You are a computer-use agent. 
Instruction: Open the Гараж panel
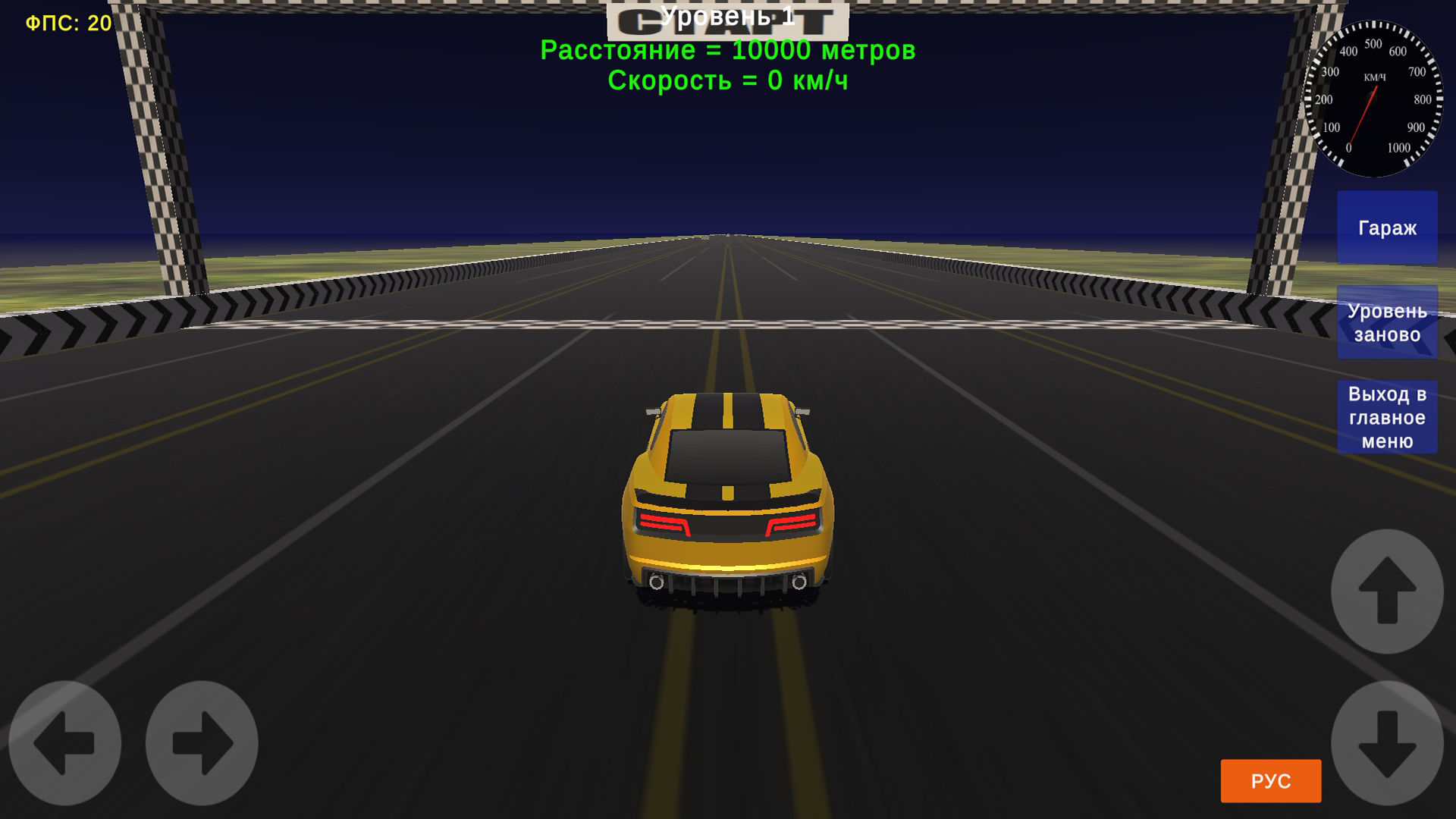[x=1387, y=227]
